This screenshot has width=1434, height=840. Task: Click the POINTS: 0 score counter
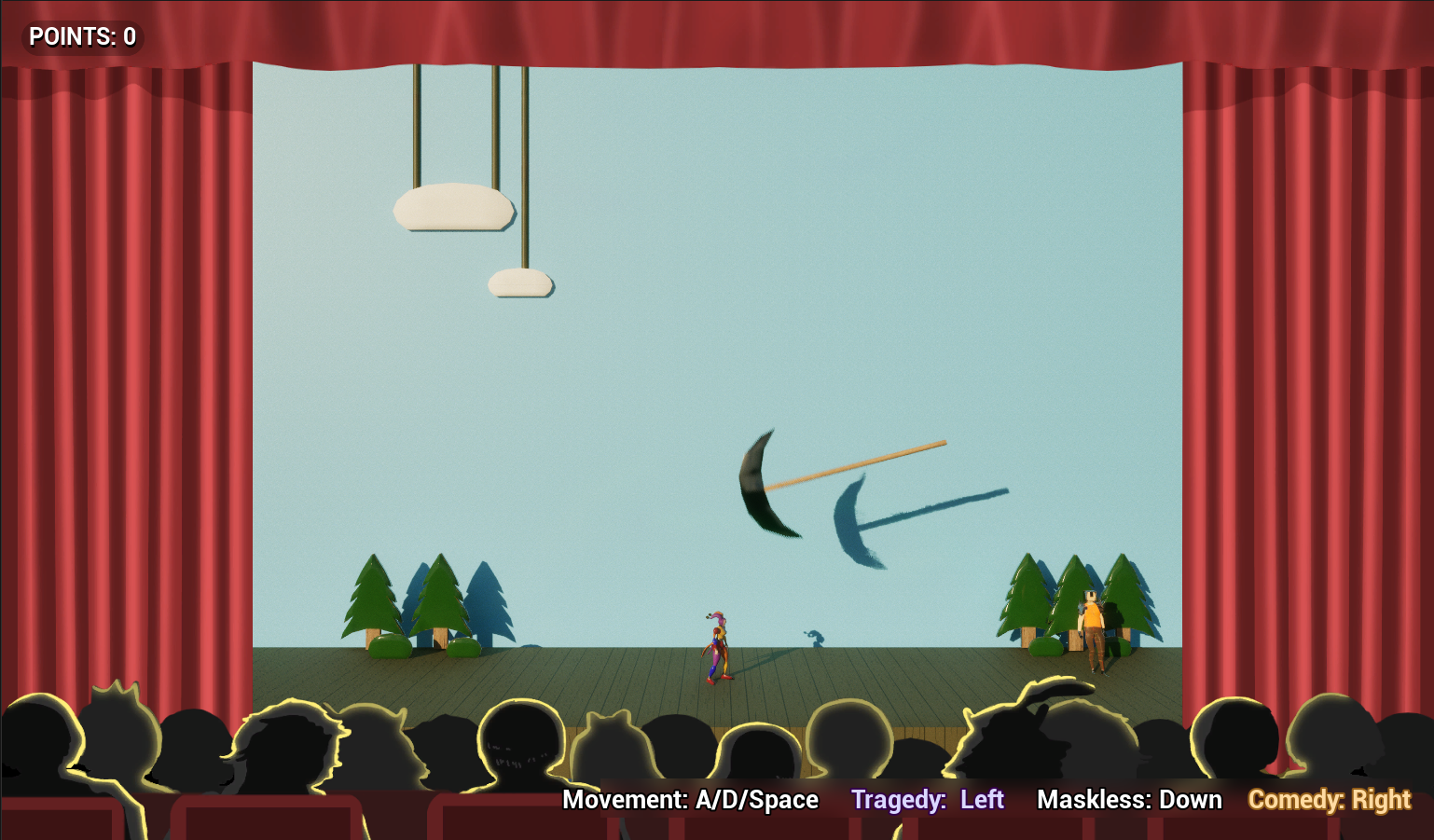(82, 37)
